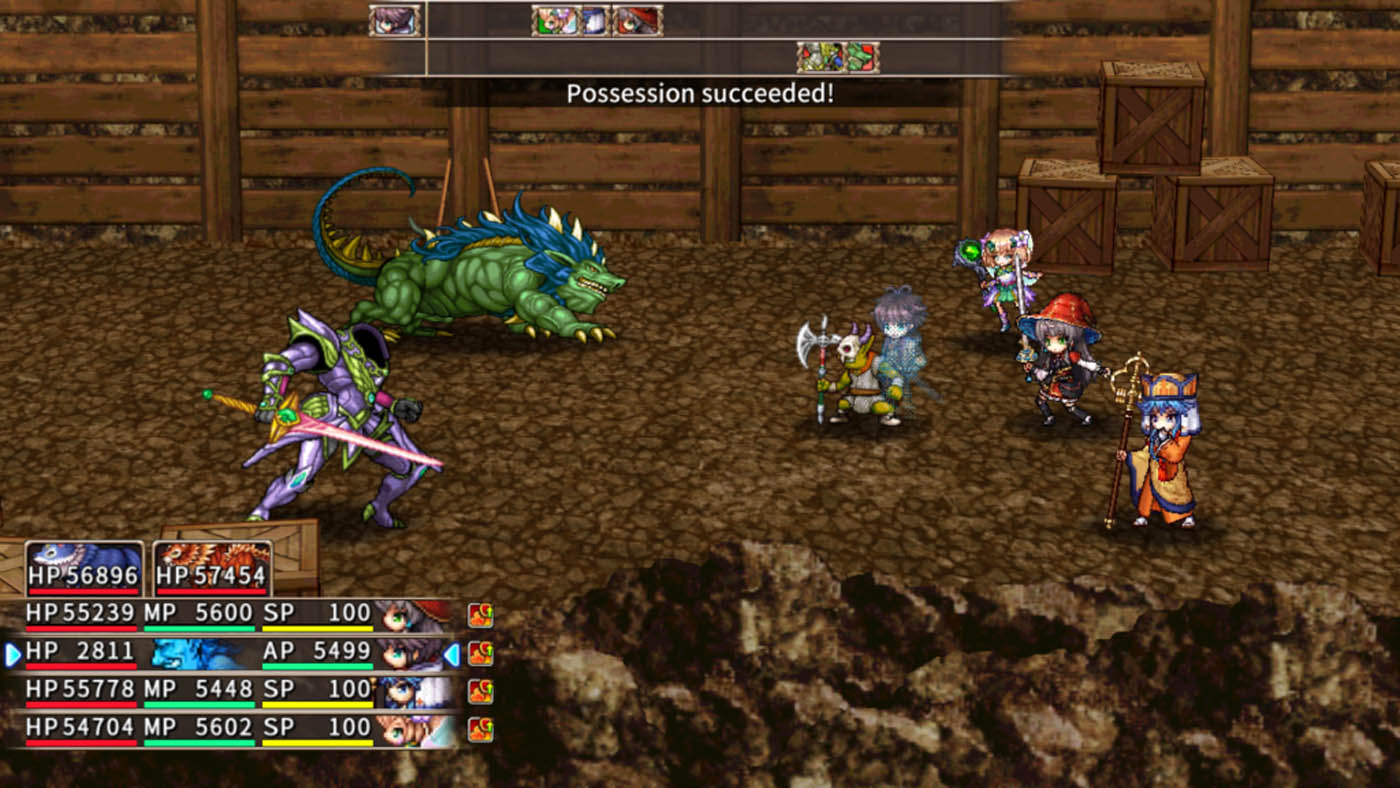Click the status icon next to HP 55778
1400x788 pixels.
pyautogui.click(x=480, y=688)
